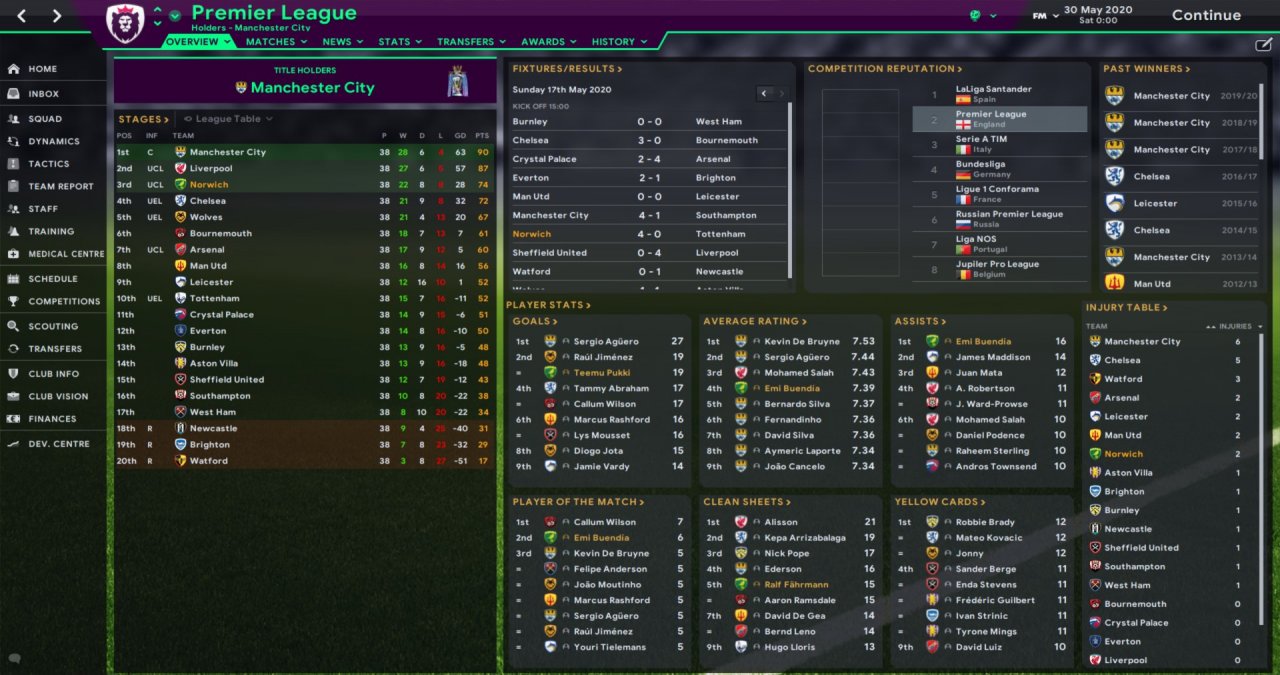
Task: Open the Tactics menu entry
Action: 49,164
